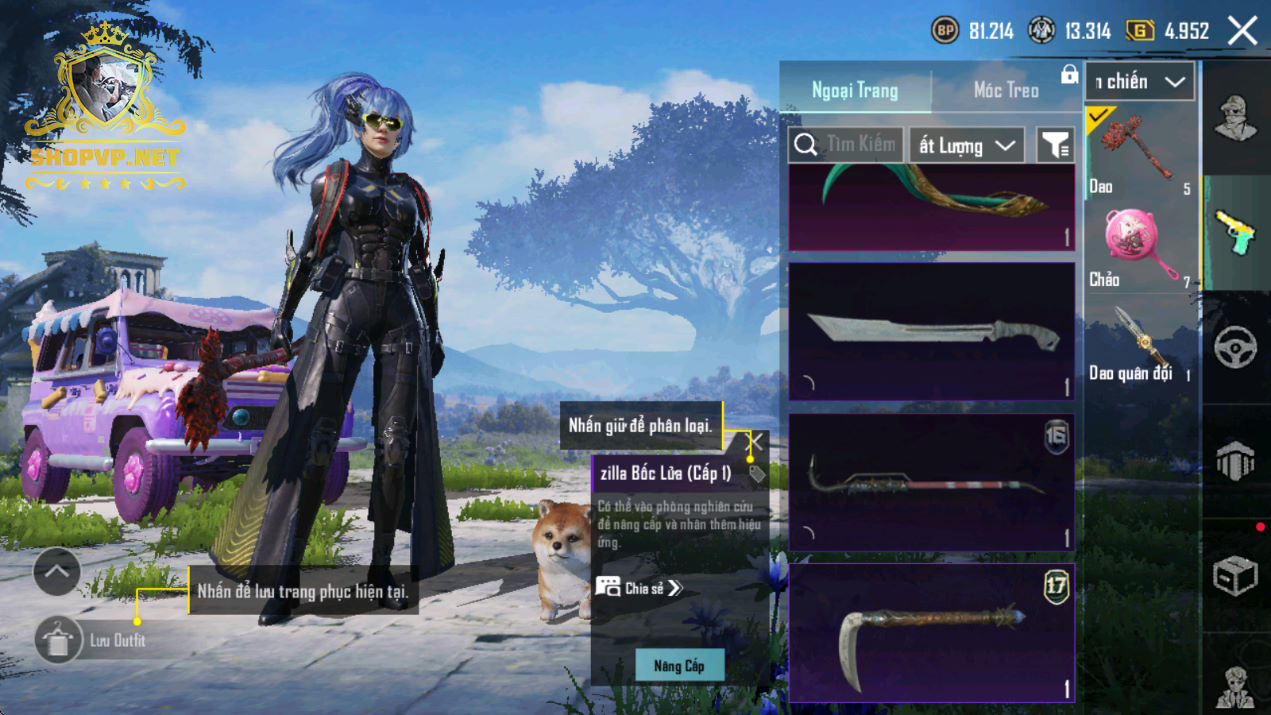Close the item details popup

(x=755, y=441)
